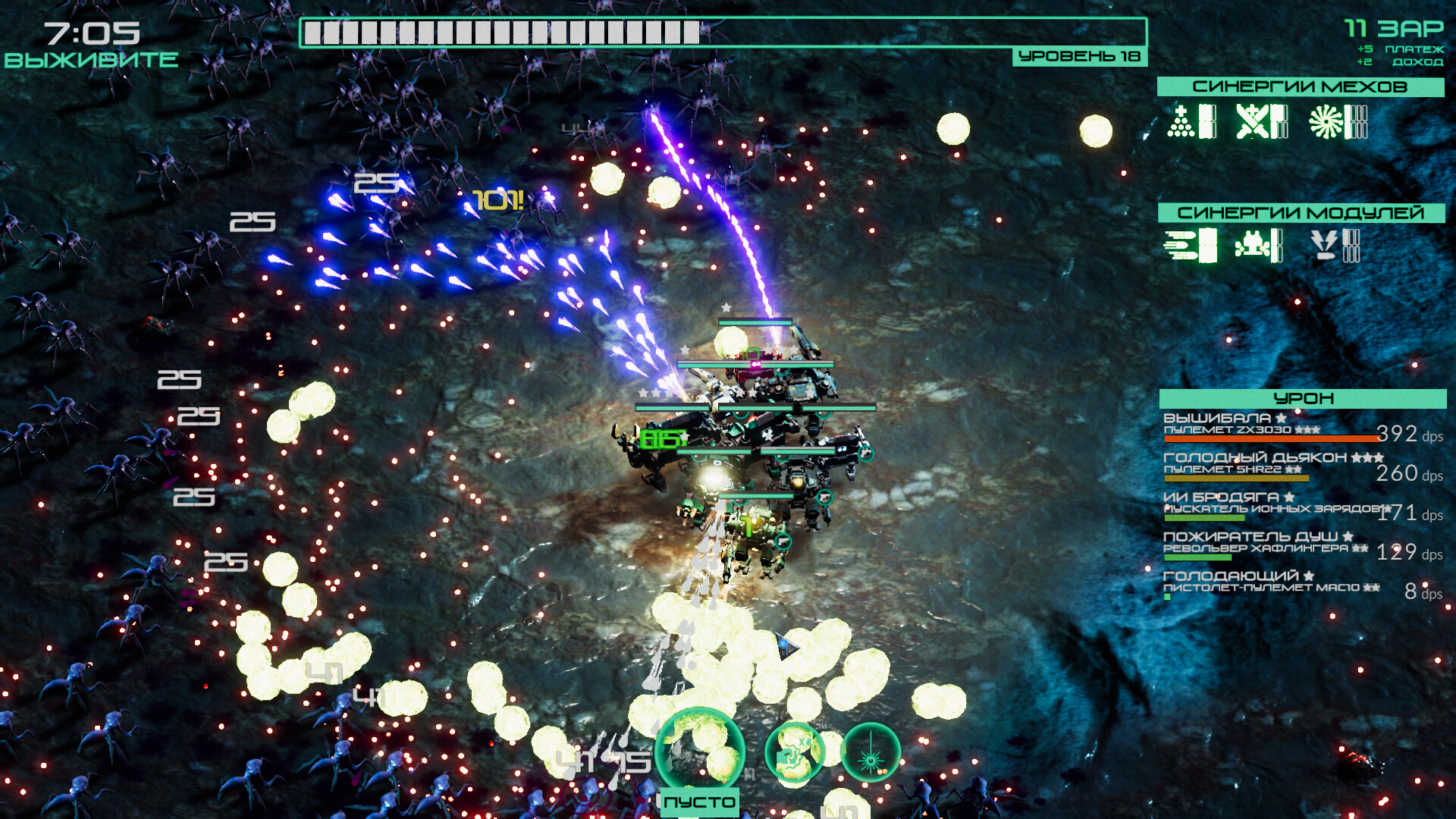The width and height of the screenshot is (1456, 819).
Task: Select the lightning bullet module synergy icon
Action: 1326,244
